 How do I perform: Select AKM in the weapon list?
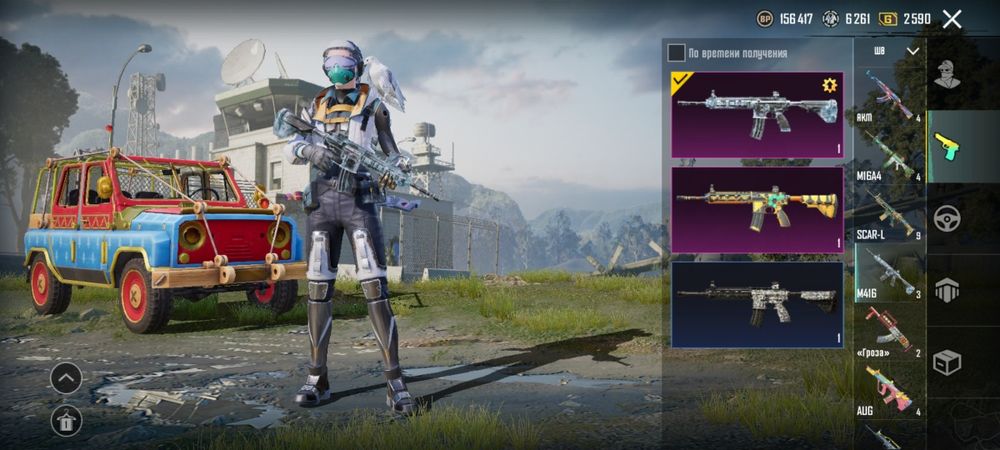point(889,97)
